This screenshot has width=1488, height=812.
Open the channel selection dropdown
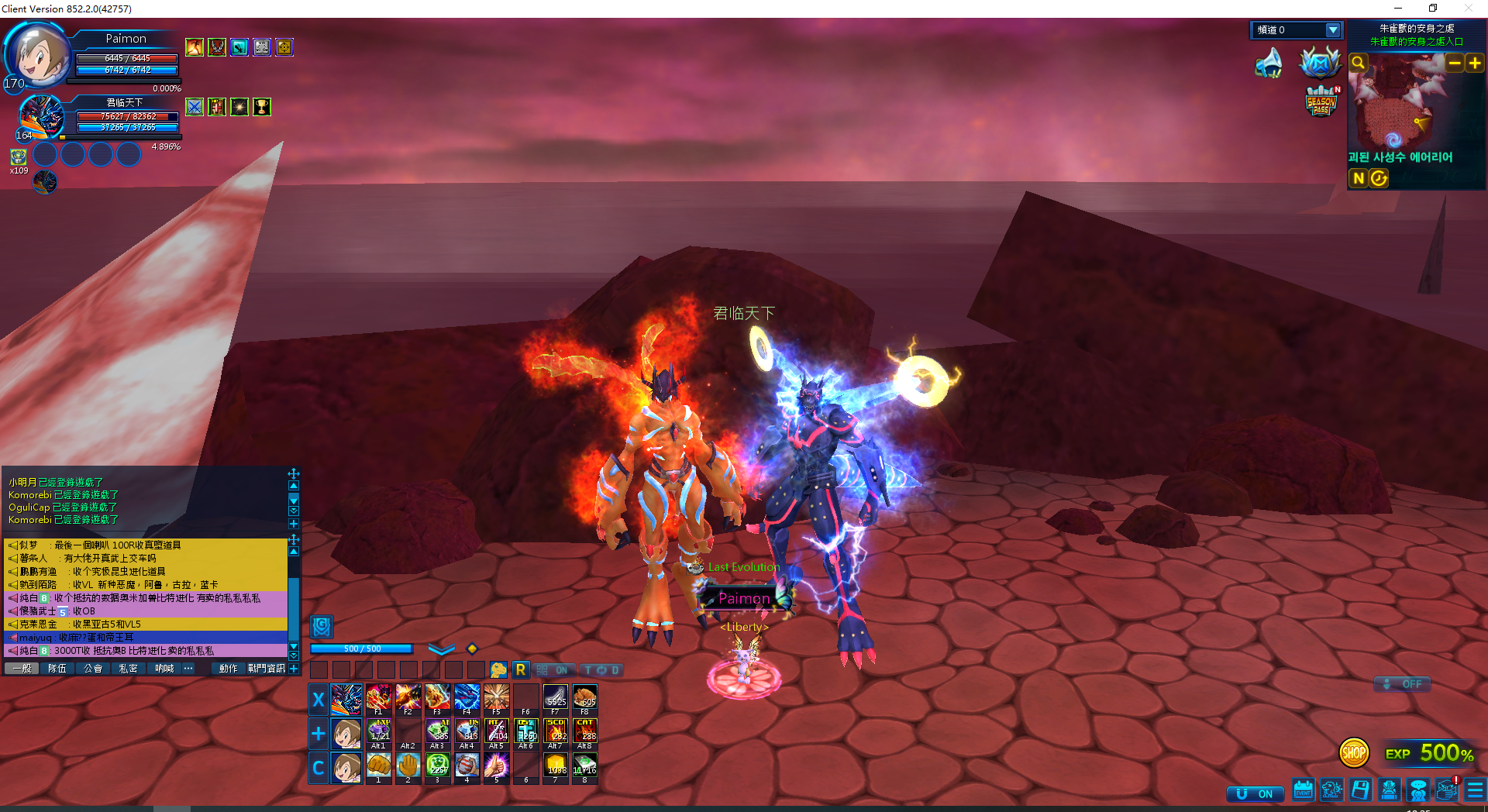(1333, 30)
